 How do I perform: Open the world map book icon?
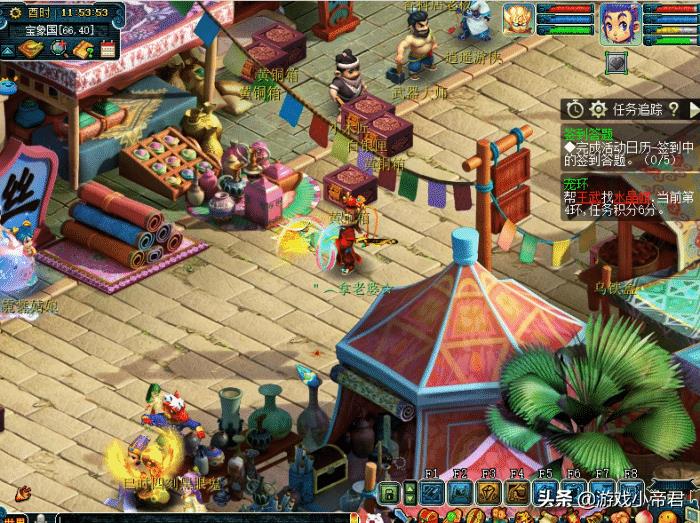point(31,49)
